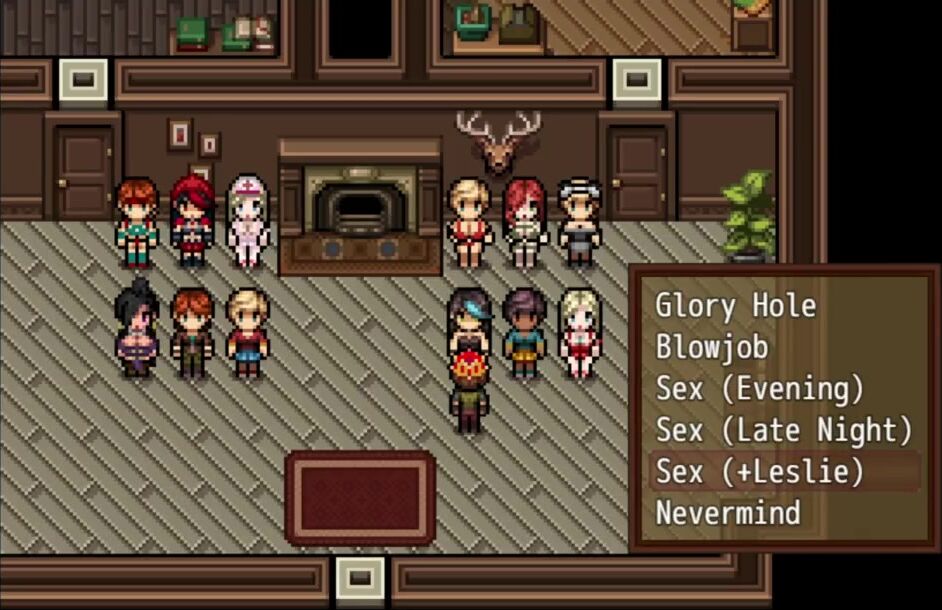Pick the Sex (Evening) option

pyautogui.click(x=760, y=388)
